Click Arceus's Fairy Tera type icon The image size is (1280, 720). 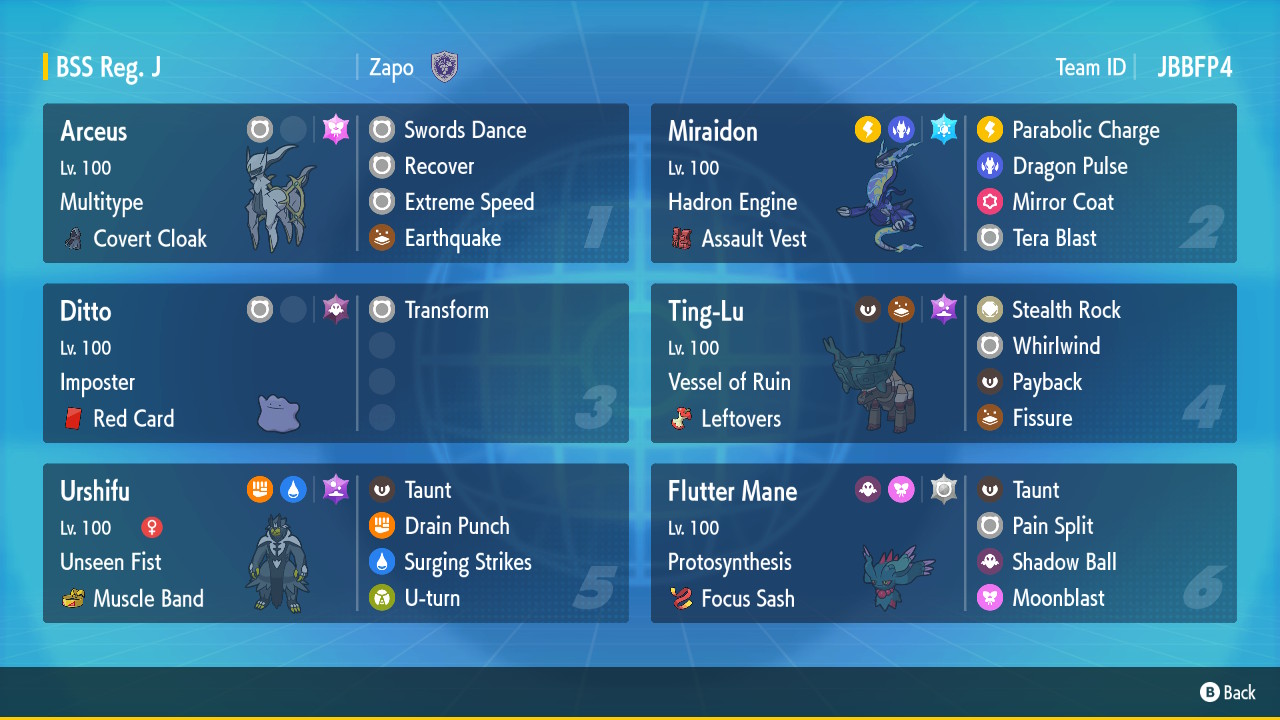[335, 129]
